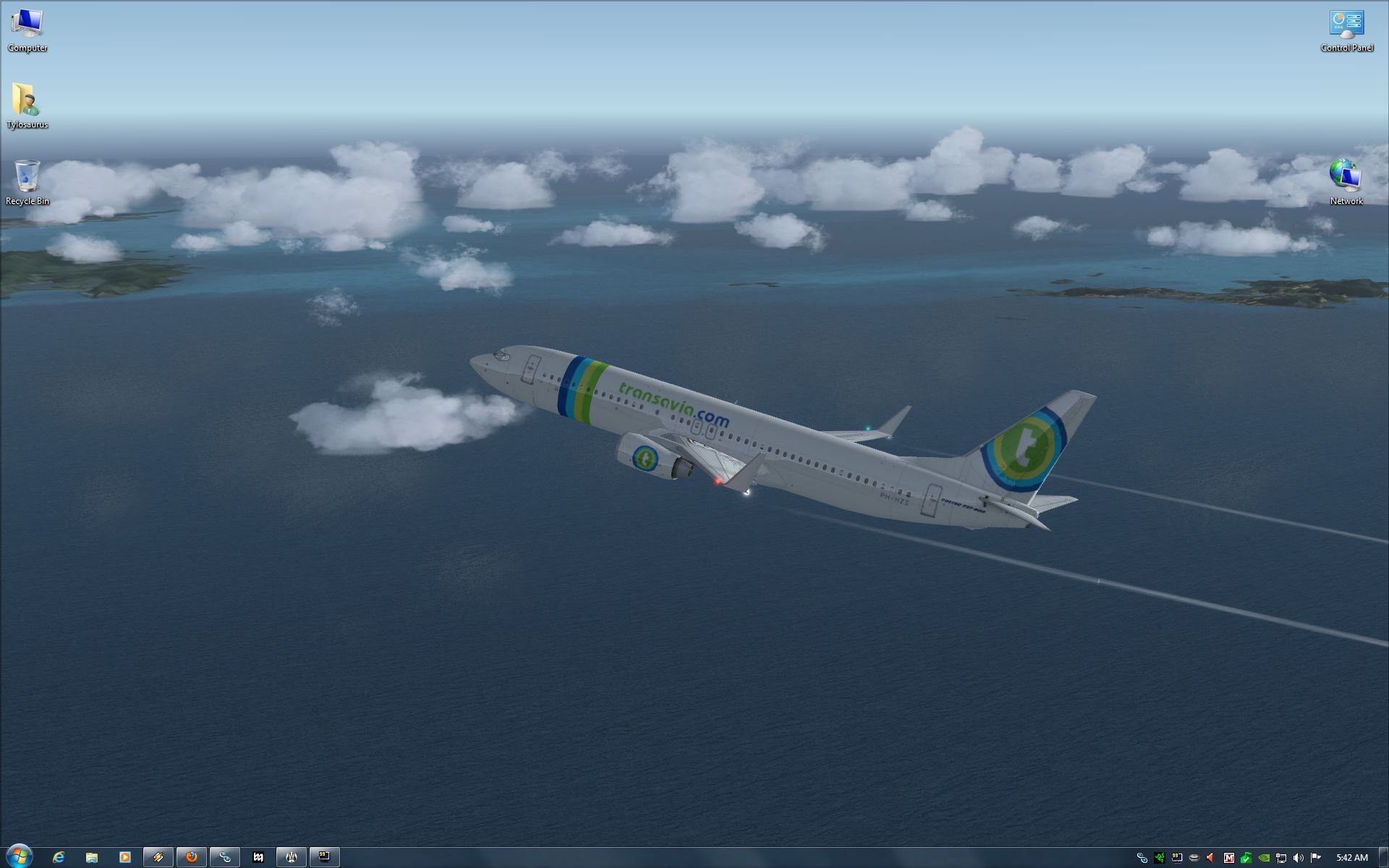This screenshot has width=1389, height=868.
Task: Launch Windows Media Player from taskbar
Action: (x=124, y=857)
